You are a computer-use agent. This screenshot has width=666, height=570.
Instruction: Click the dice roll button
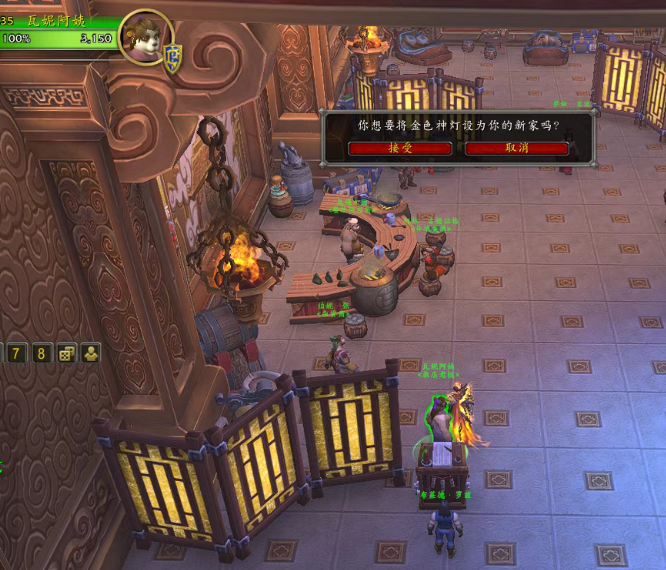coord(66,353)
